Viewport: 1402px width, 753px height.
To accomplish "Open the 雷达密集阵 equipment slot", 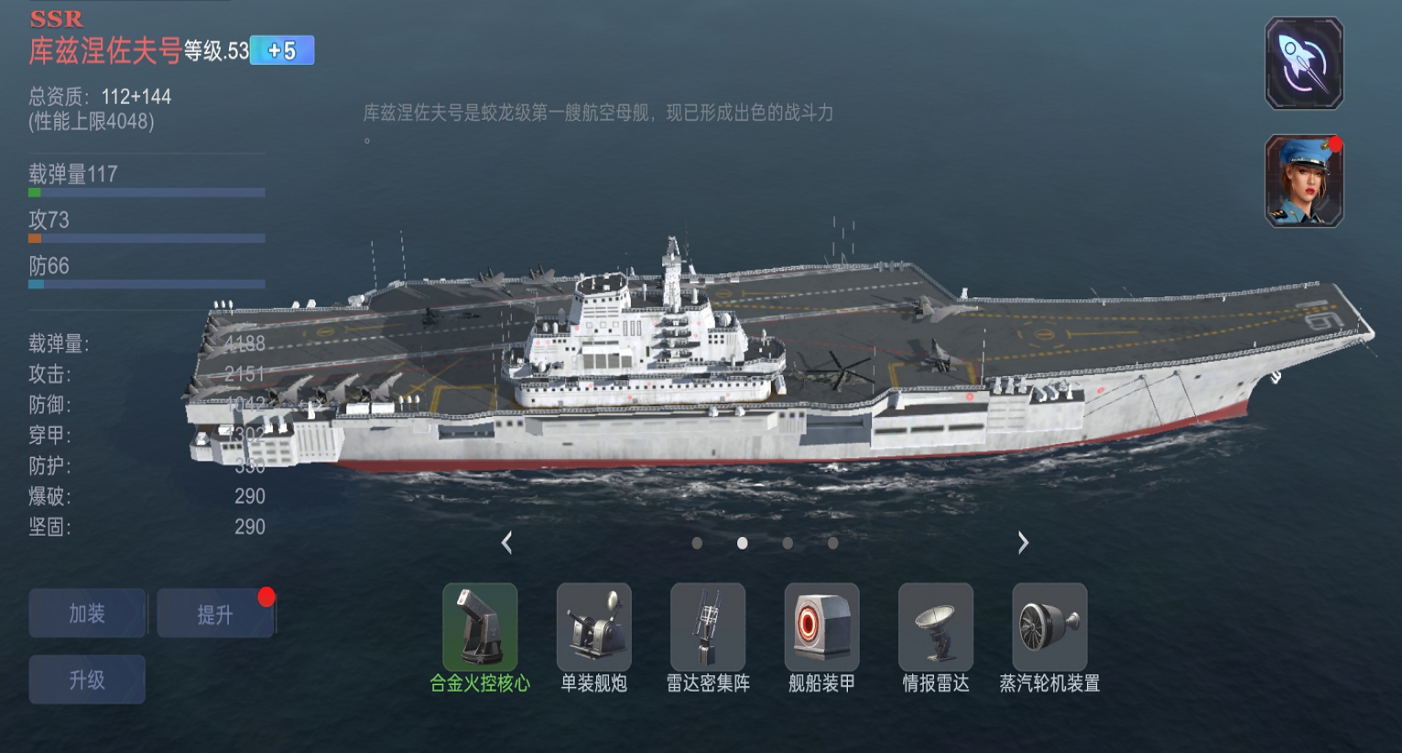I will pyautogui.click(x=708, y=627).
